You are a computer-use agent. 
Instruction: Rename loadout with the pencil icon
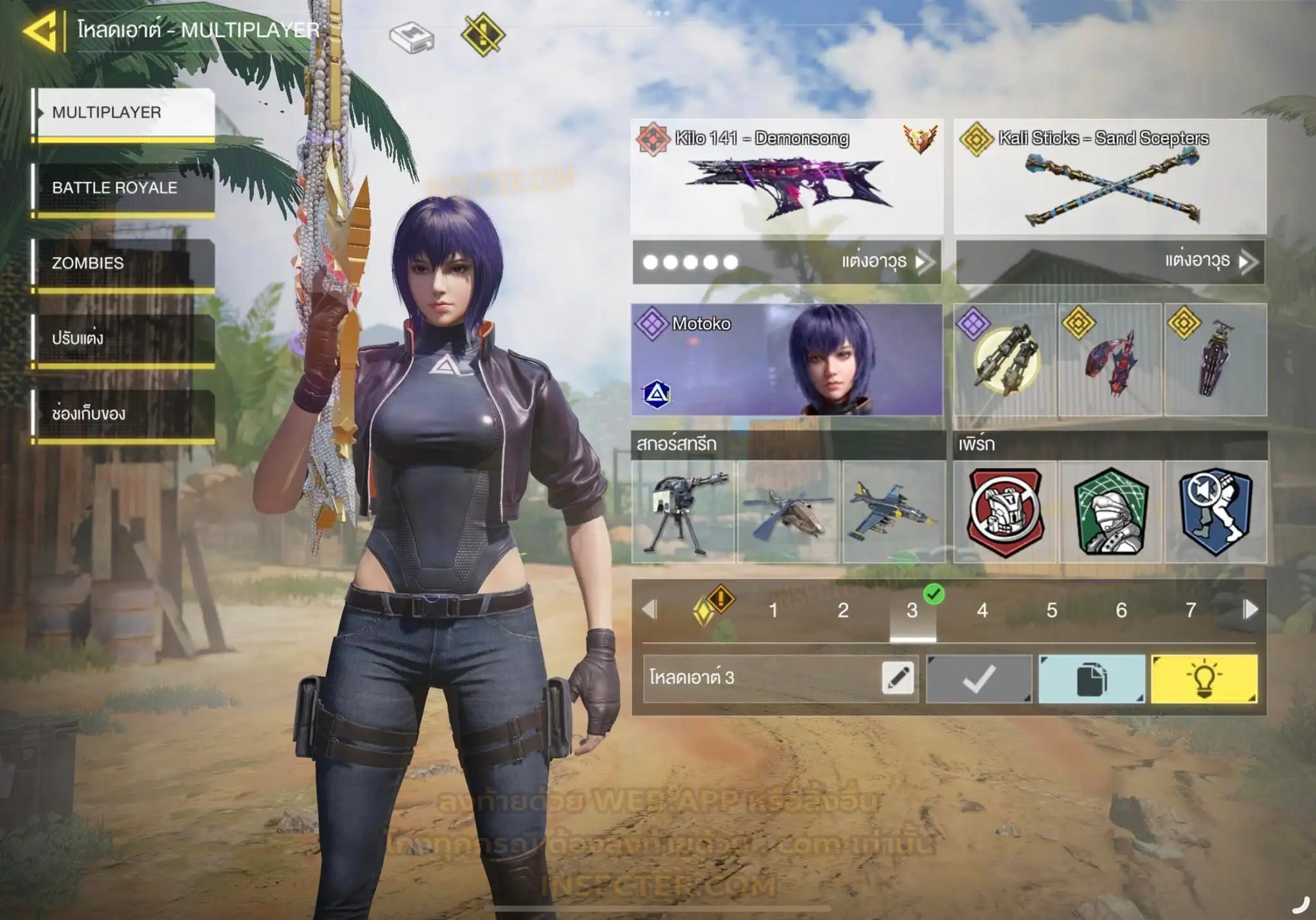898,678
